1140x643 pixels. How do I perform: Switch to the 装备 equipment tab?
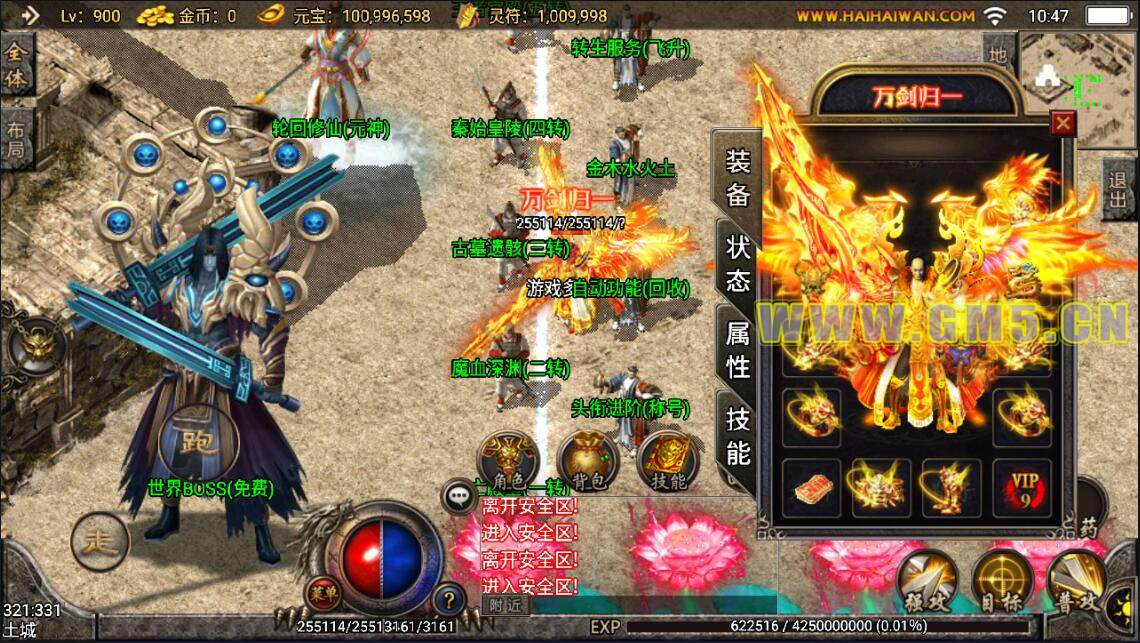click(x=738, y=177)
